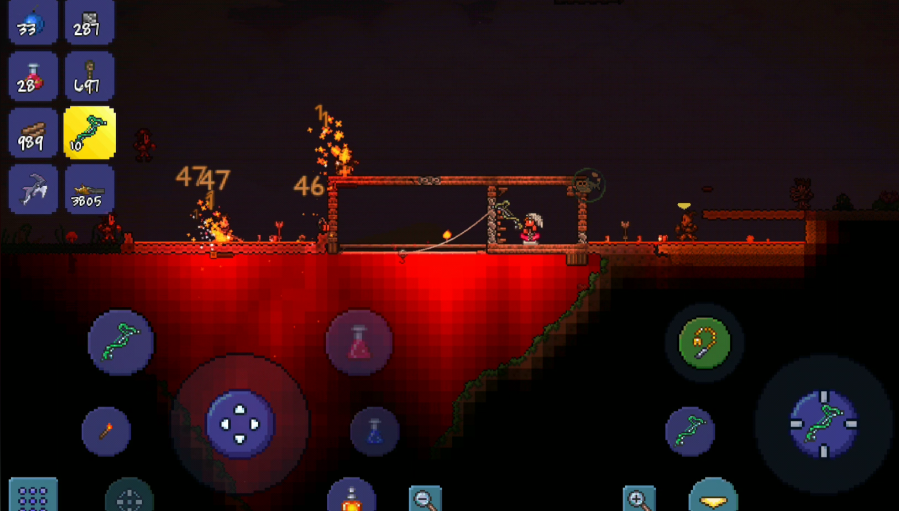Select the gun slot with 3805 ammo
This screenshot has width=899, height=511.
tap(90, 190)
